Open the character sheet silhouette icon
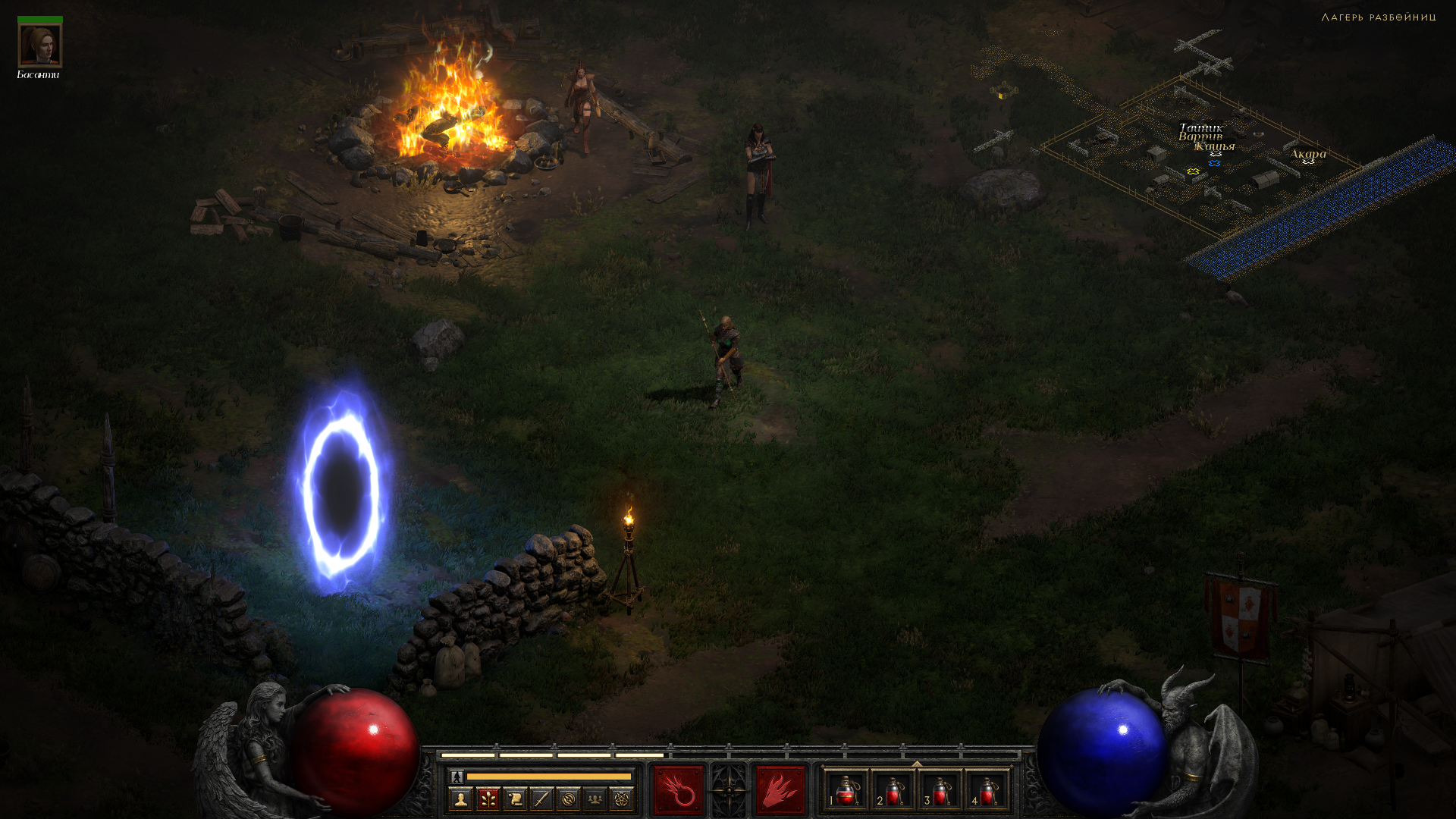 point(460,799)
